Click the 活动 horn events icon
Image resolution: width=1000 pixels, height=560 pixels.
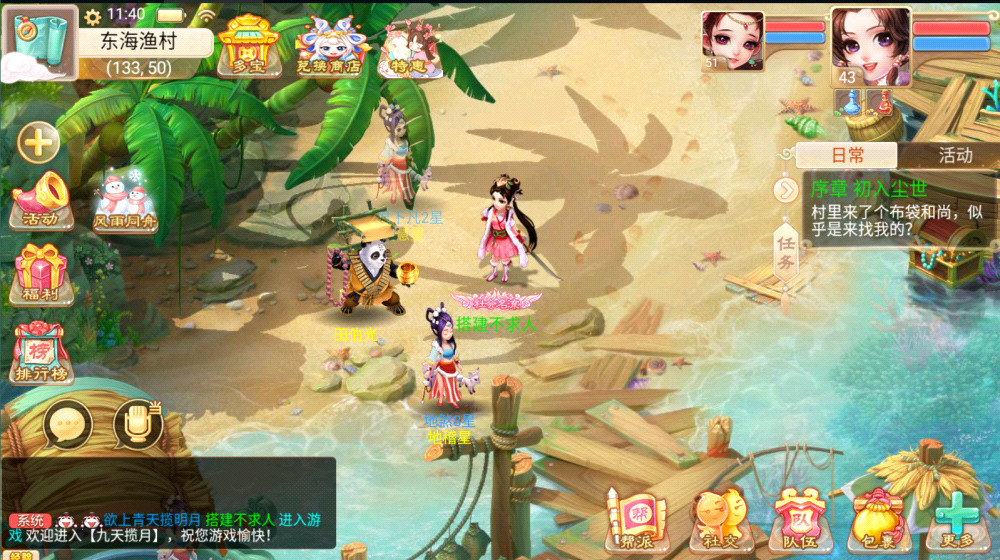pos(39,199)
